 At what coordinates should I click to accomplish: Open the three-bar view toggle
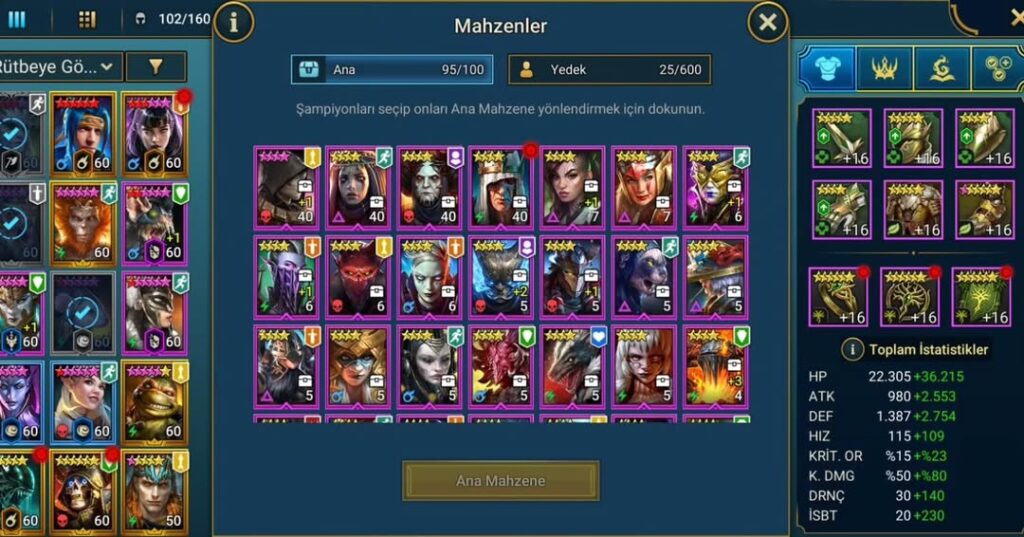pos(17,19)
